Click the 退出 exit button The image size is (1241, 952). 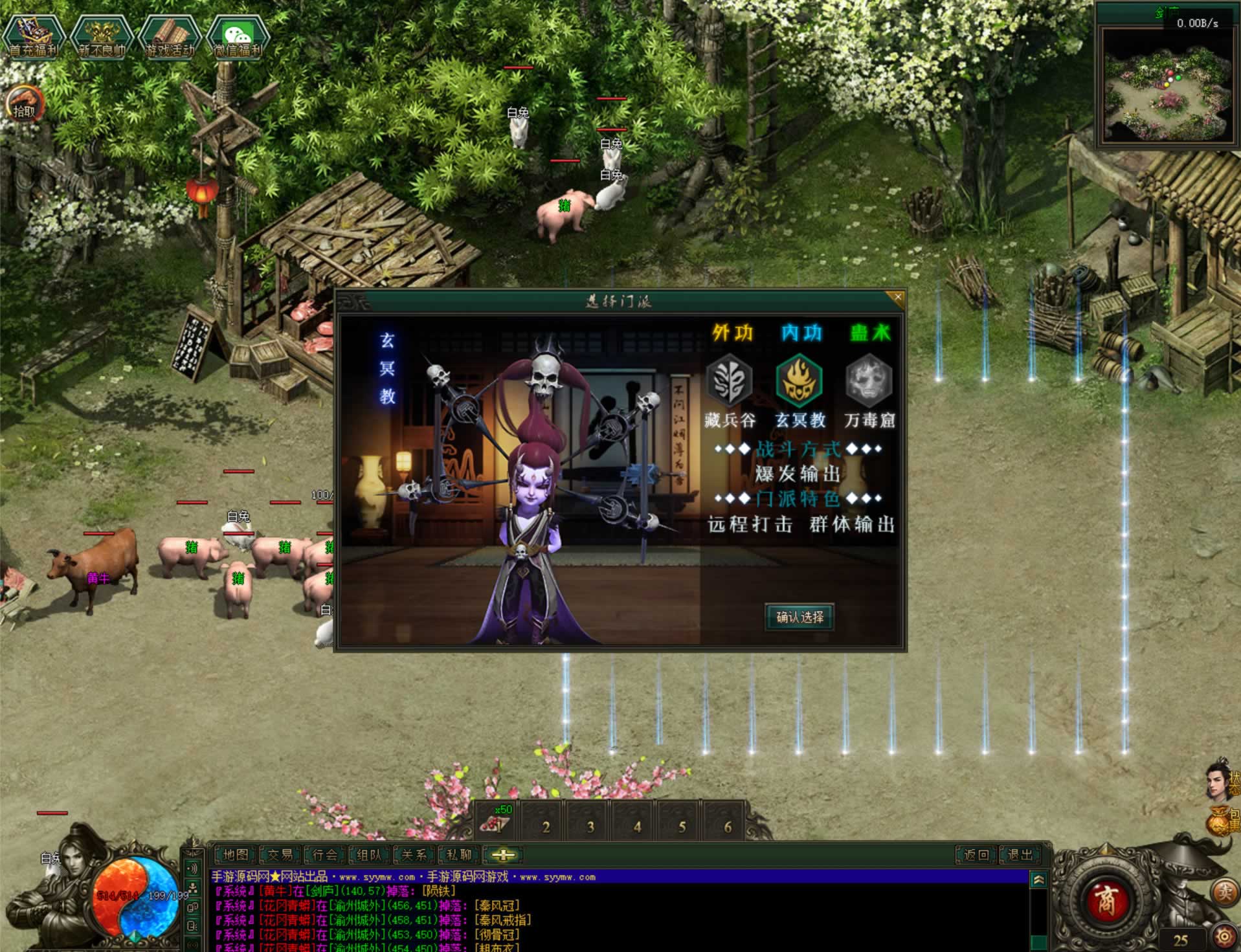coord(1020,855)
